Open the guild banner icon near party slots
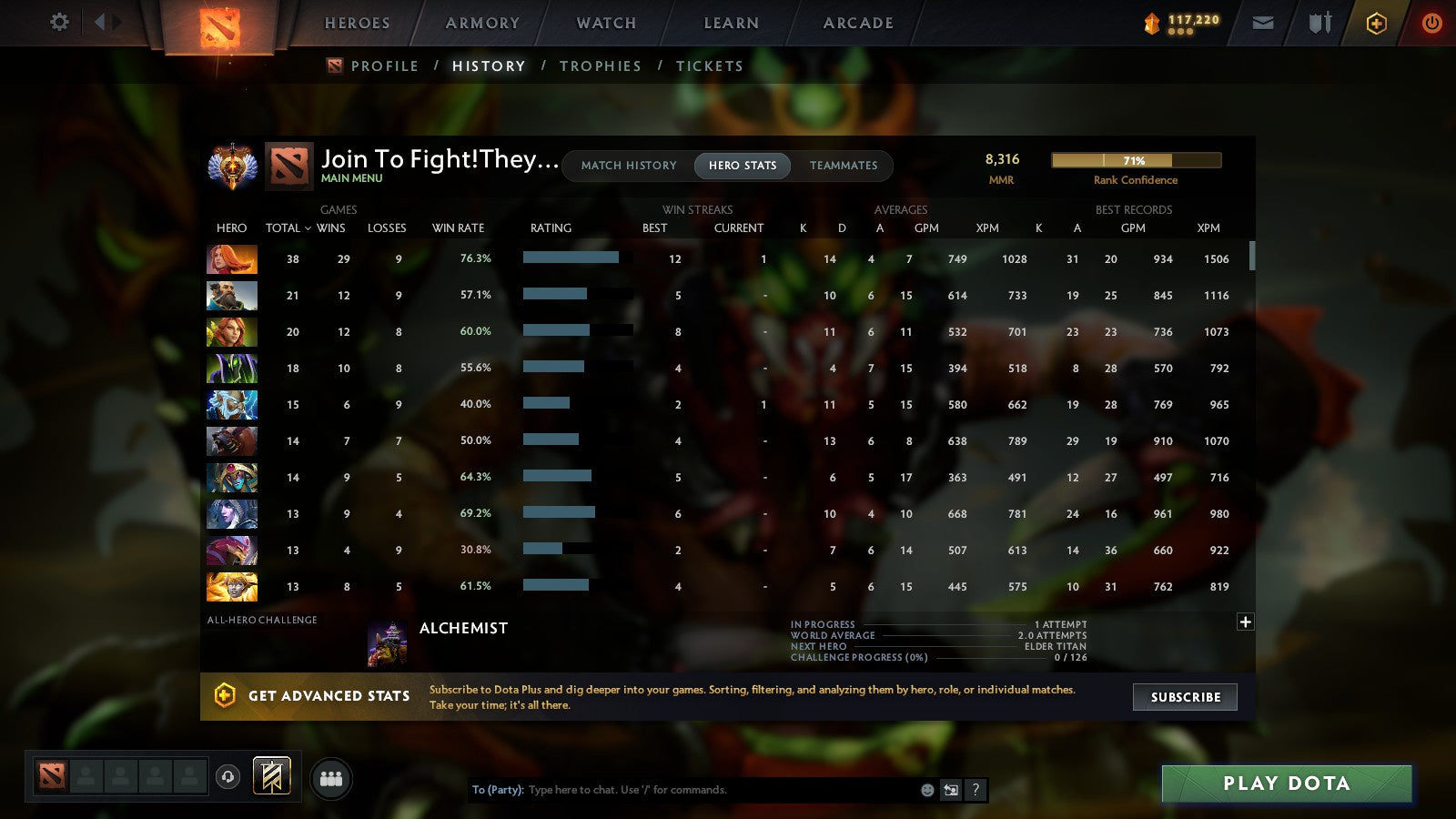The image size is (1456, 819). (x=270, y=774)
